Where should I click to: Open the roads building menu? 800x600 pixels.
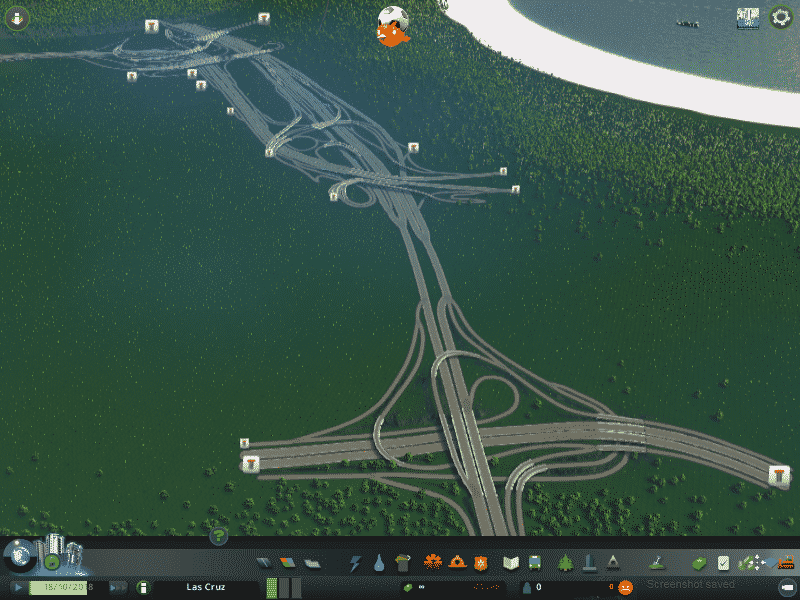265,563
